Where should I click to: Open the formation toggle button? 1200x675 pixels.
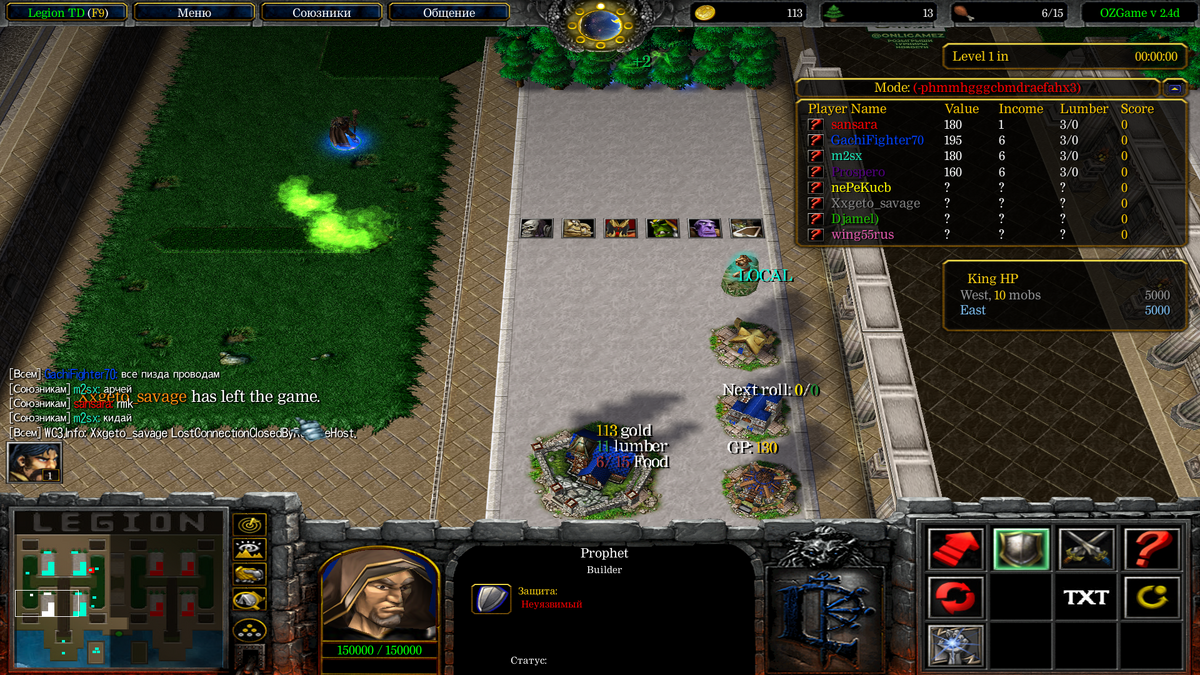[x=249, y=630]
